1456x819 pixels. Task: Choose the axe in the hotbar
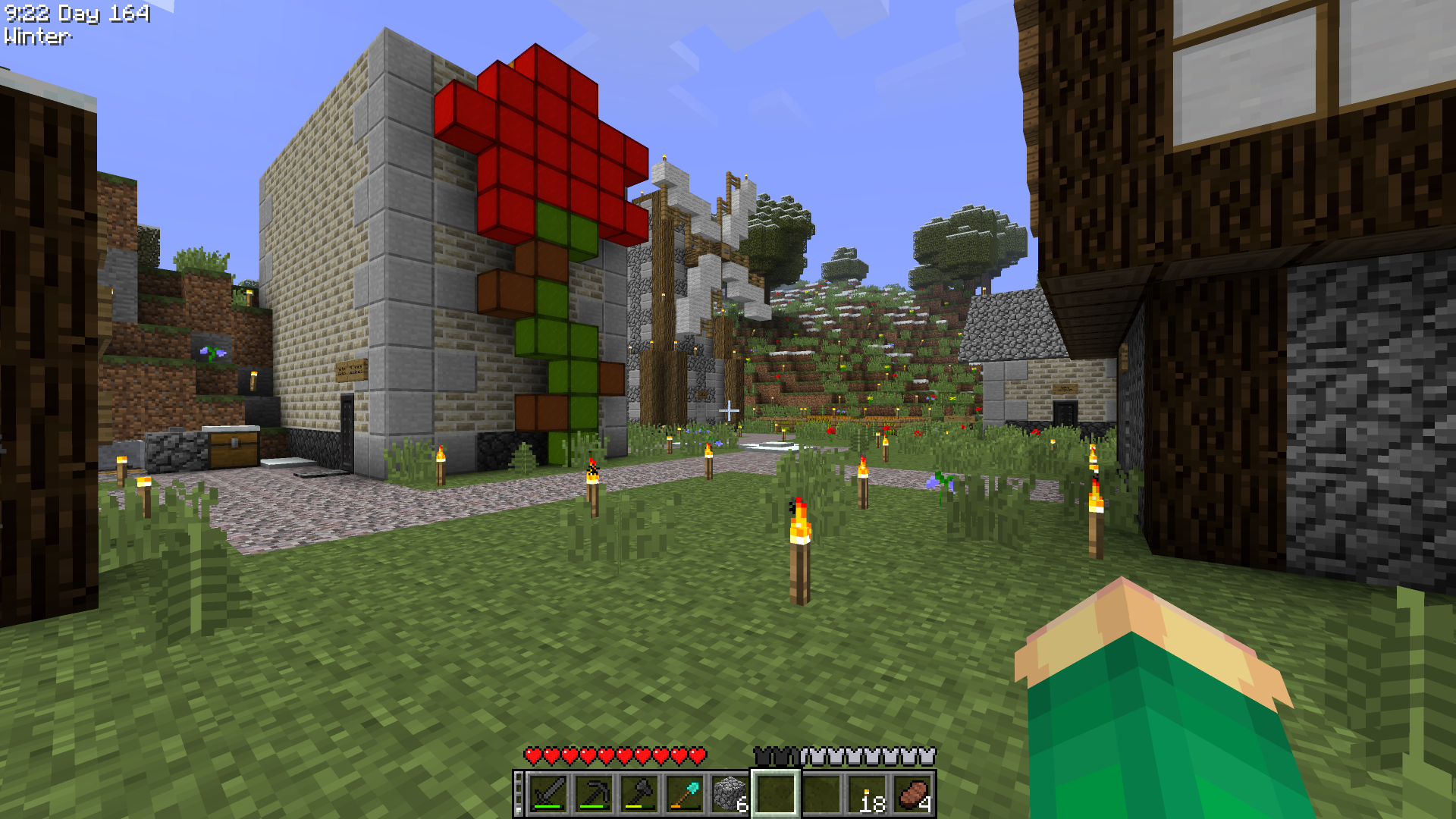tap(639, 794)
